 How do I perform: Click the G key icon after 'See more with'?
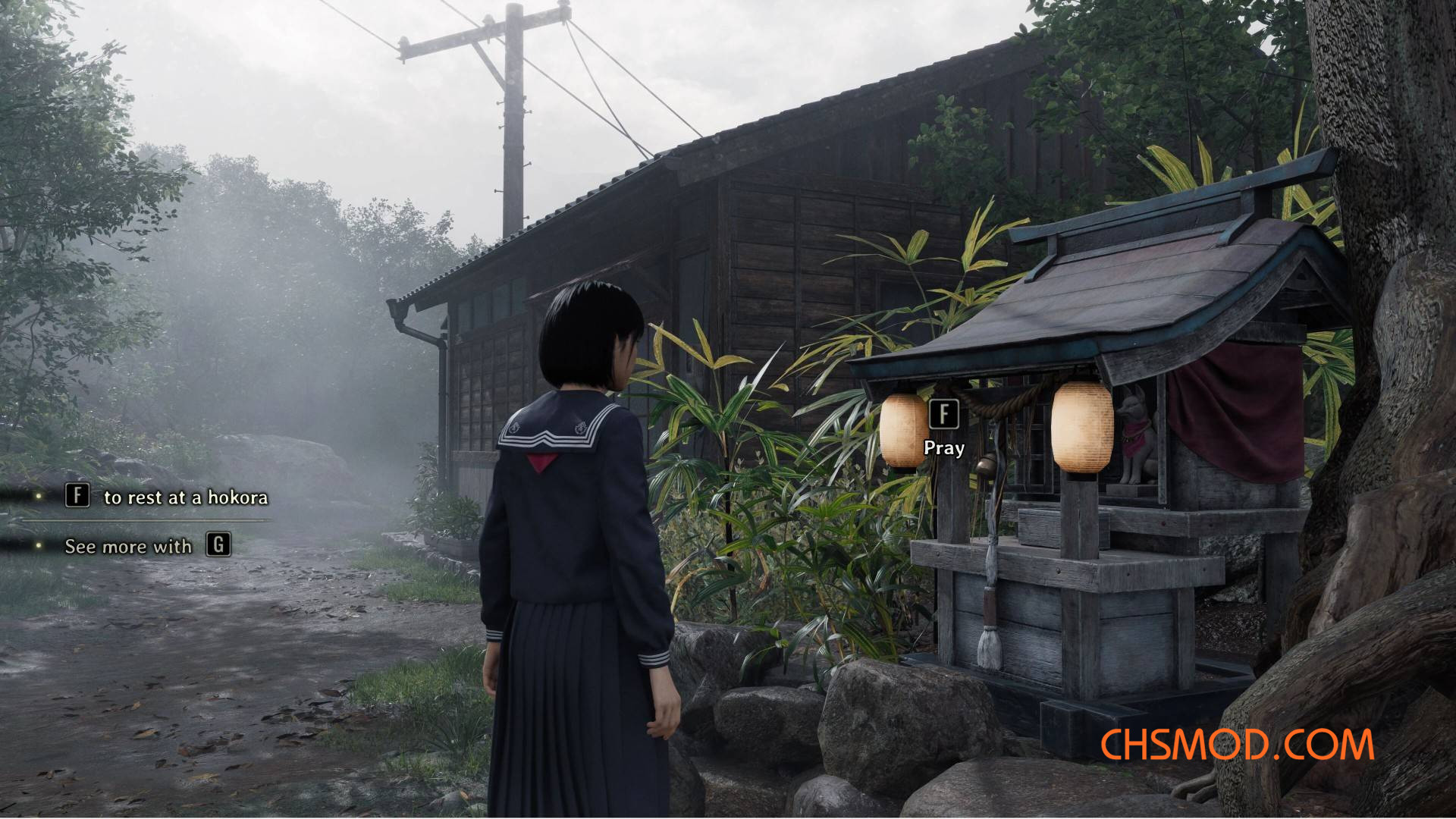(x=218, y=546)
